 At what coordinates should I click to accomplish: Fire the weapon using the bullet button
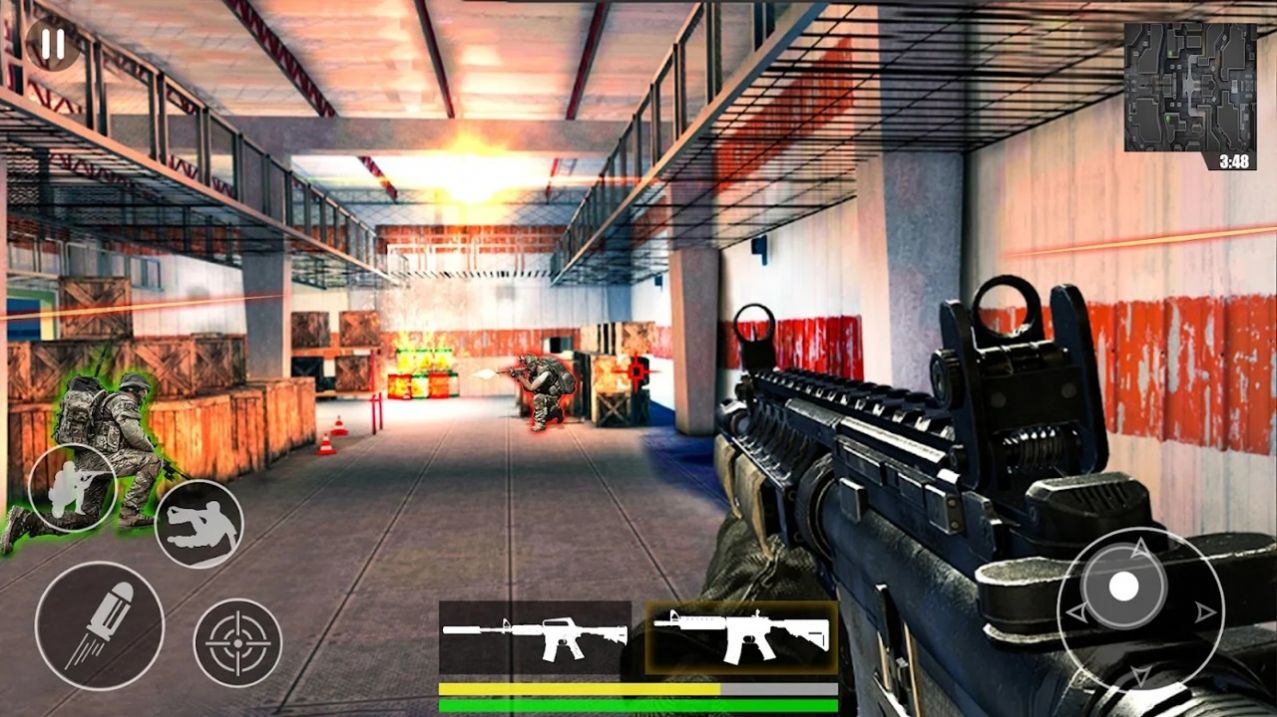click(x=99, y=625)
